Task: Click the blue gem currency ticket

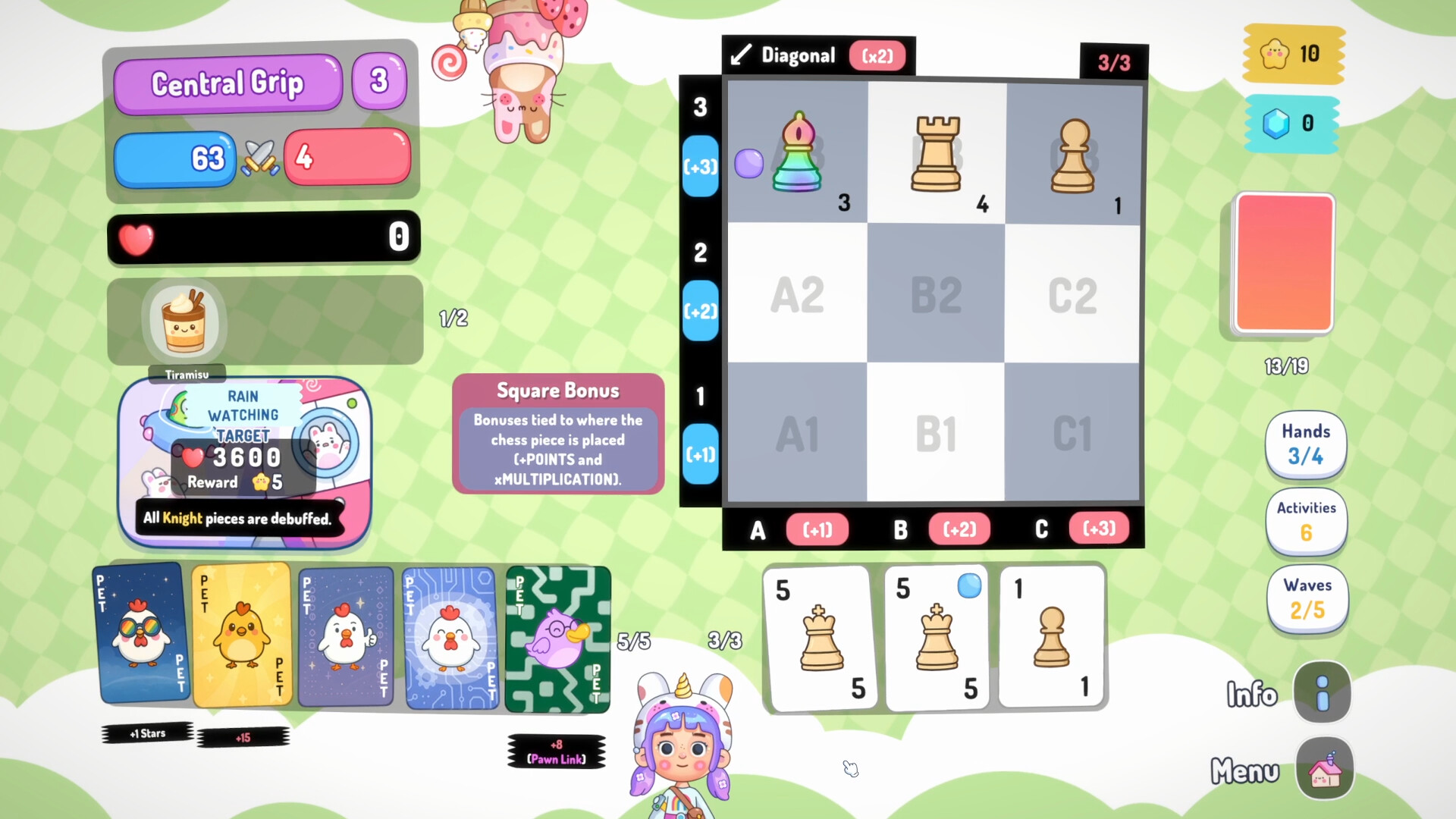Action: click(x=1291, y=123)
